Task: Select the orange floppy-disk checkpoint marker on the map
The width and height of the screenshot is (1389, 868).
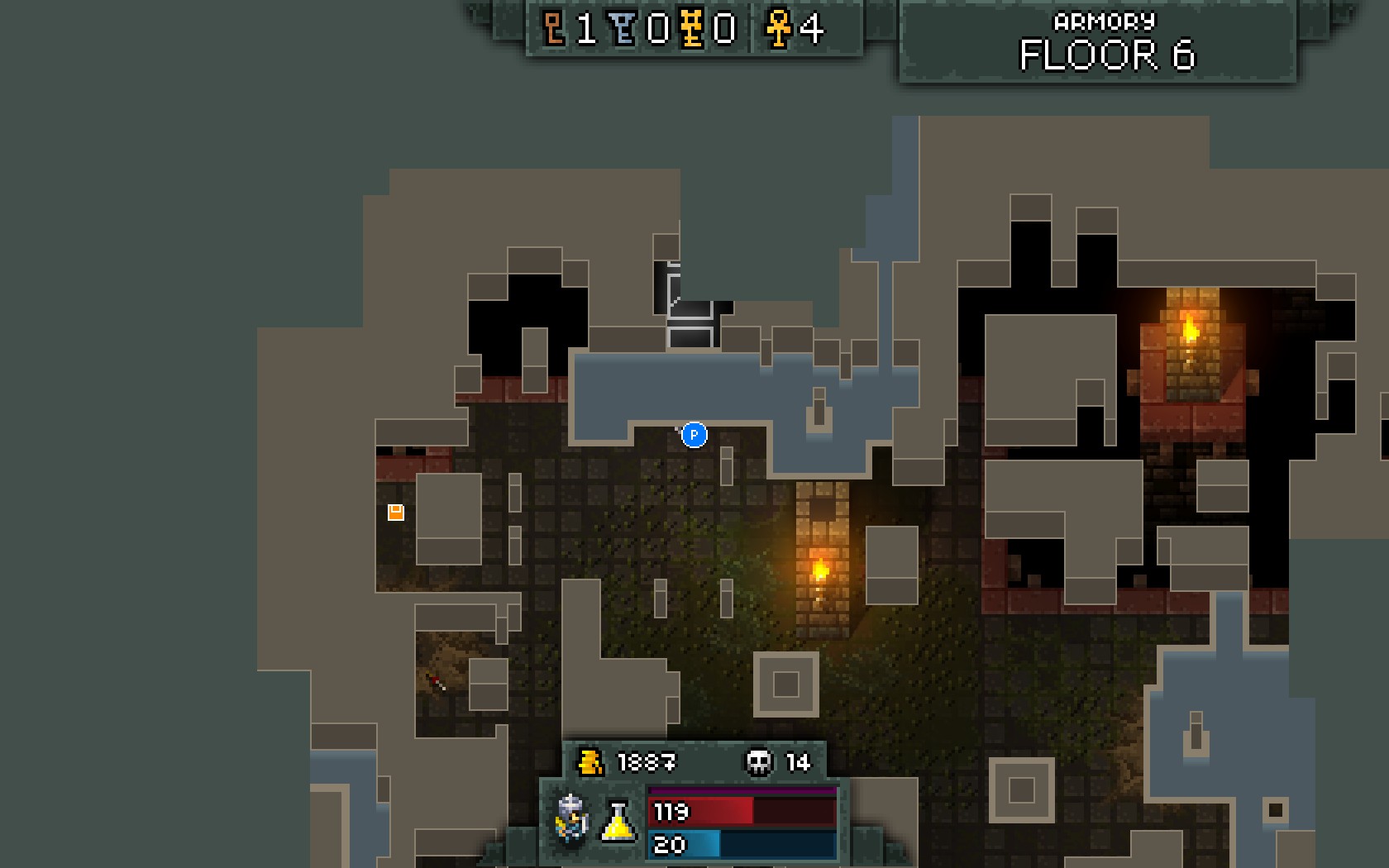Action: (396, 513)
